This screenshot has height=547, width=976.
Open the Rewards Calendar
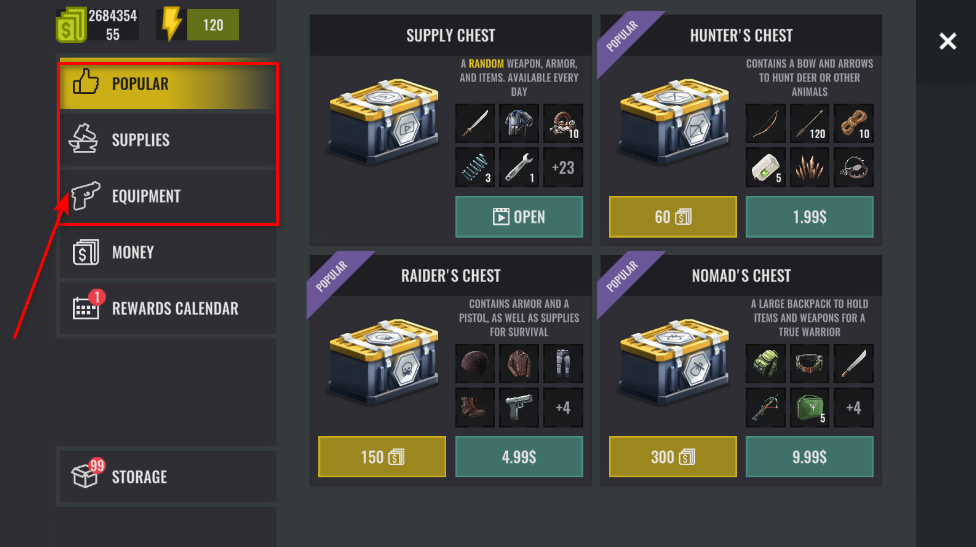pos(166,308)
